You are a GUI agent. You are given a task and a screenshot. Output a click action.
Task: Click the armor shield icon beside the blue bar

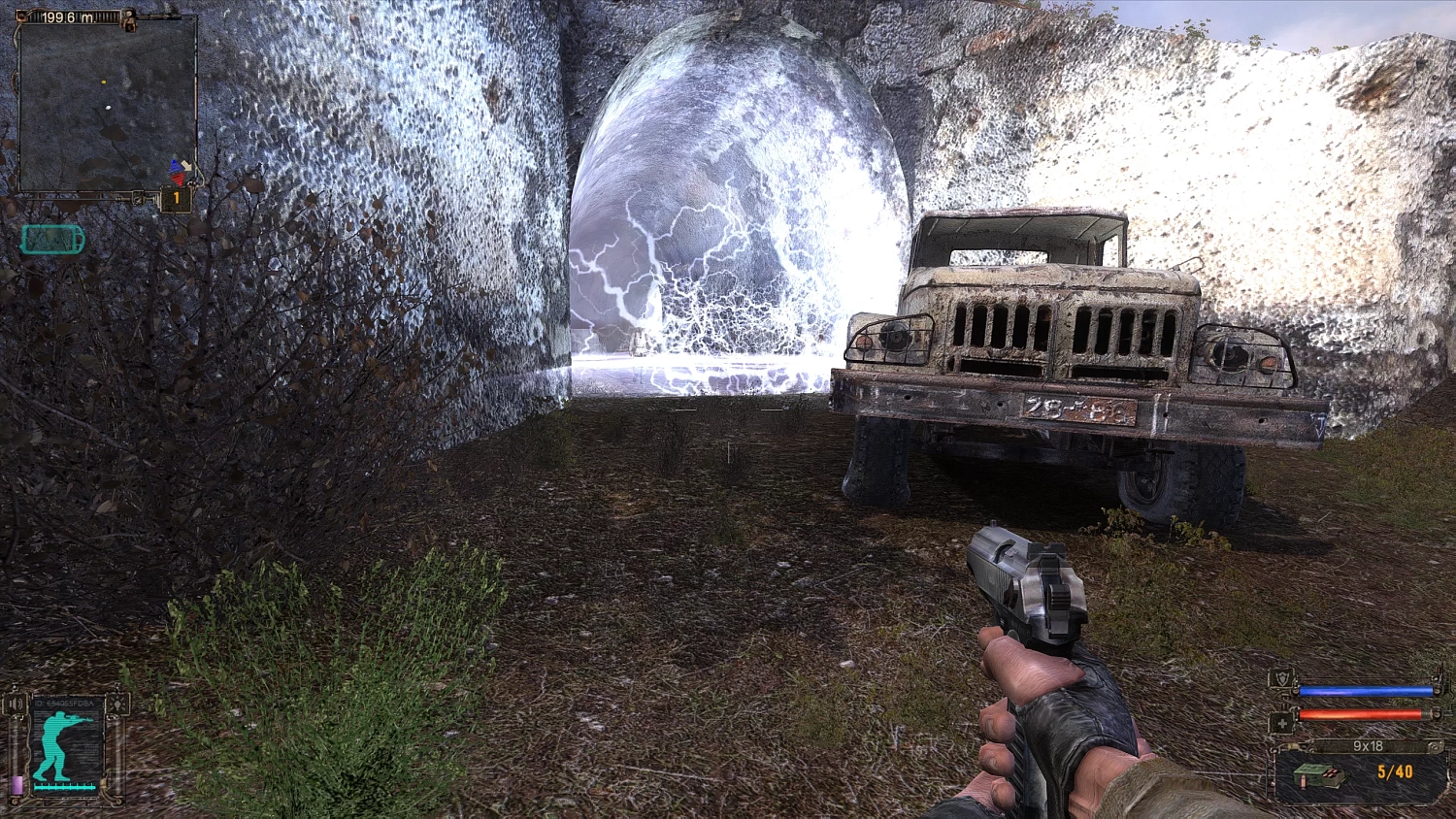tap(1282, 676)
